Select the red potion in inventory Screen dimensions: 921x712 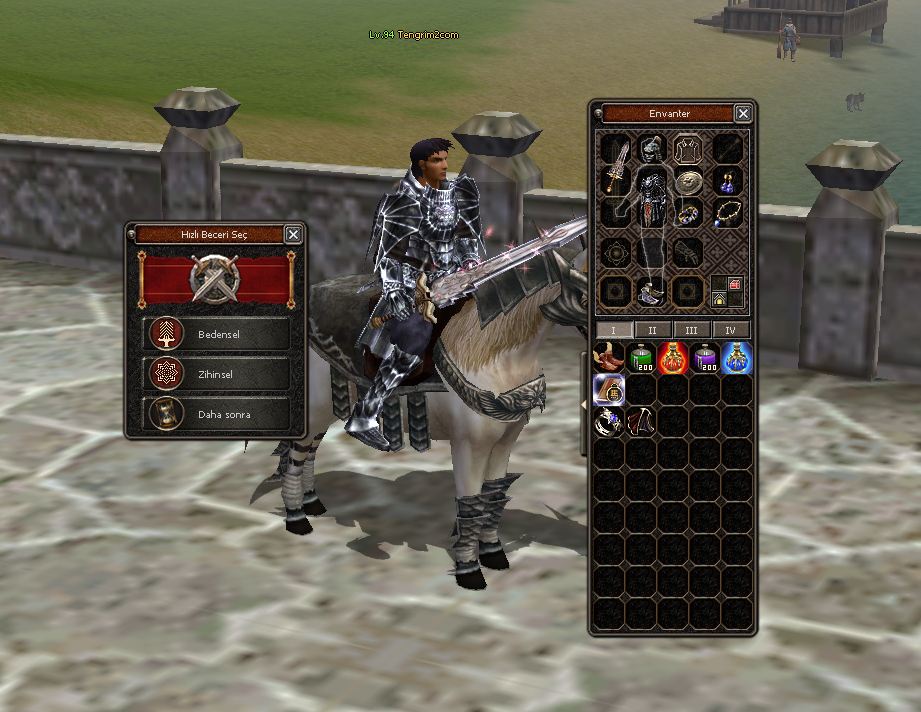(x=673, y=358)
